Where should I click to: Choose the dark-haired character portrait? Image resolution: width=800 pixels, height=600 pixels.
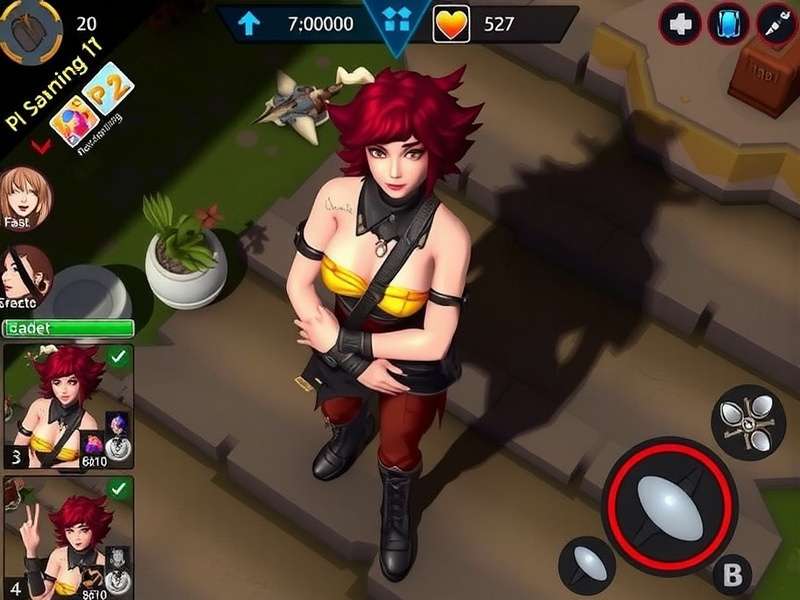(24, 273)
